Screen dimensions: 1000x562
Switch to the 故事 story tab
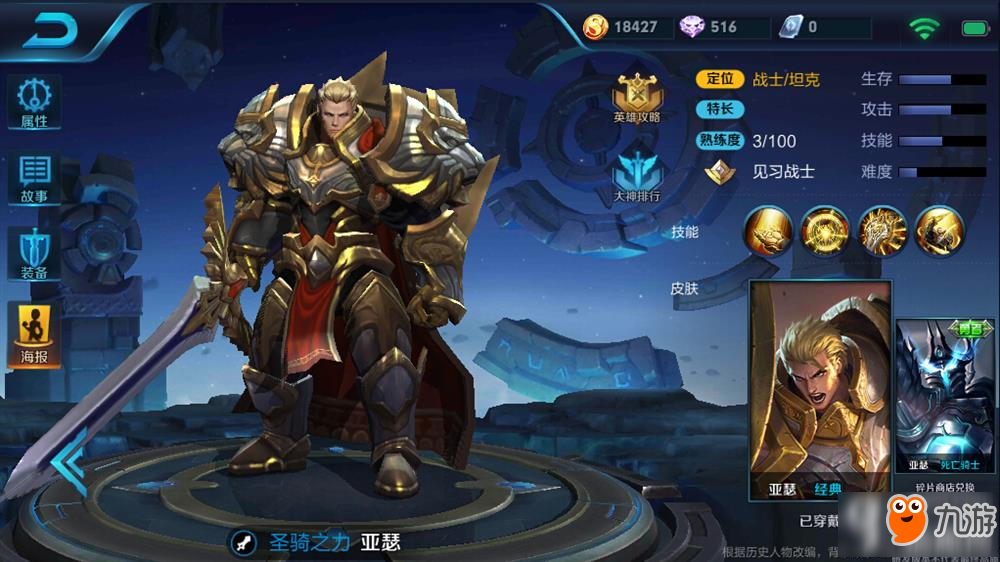[34, 179]
